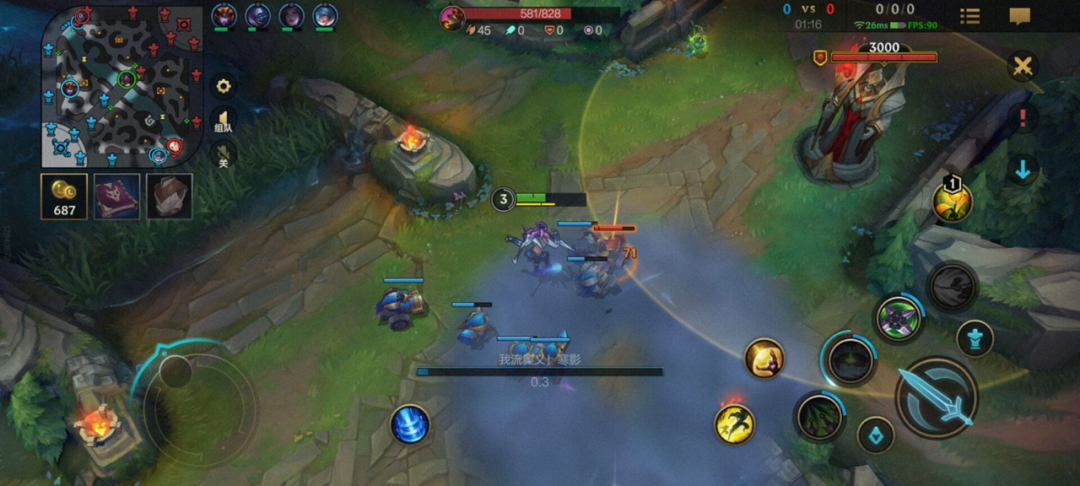The width and height of the screenshot is (1080, 486).
Task: Select the tower target button
Action: point(975,338)
